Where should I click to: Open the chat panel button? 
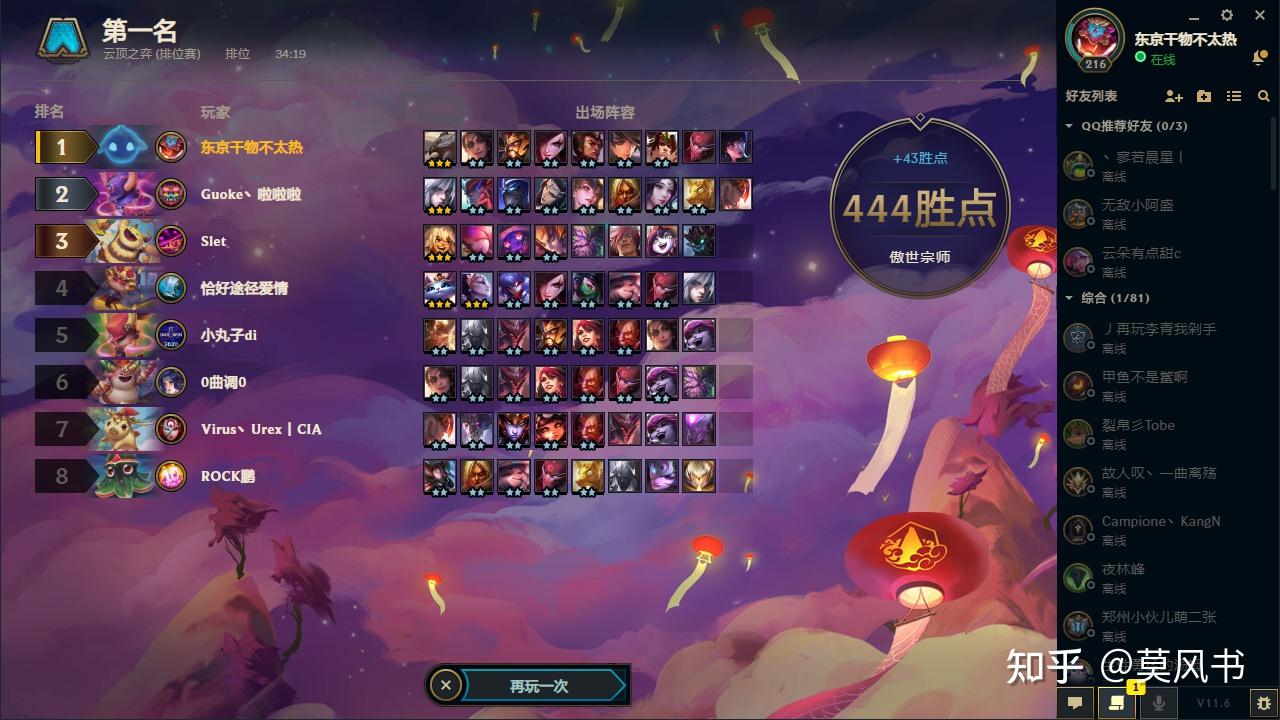1075,703
